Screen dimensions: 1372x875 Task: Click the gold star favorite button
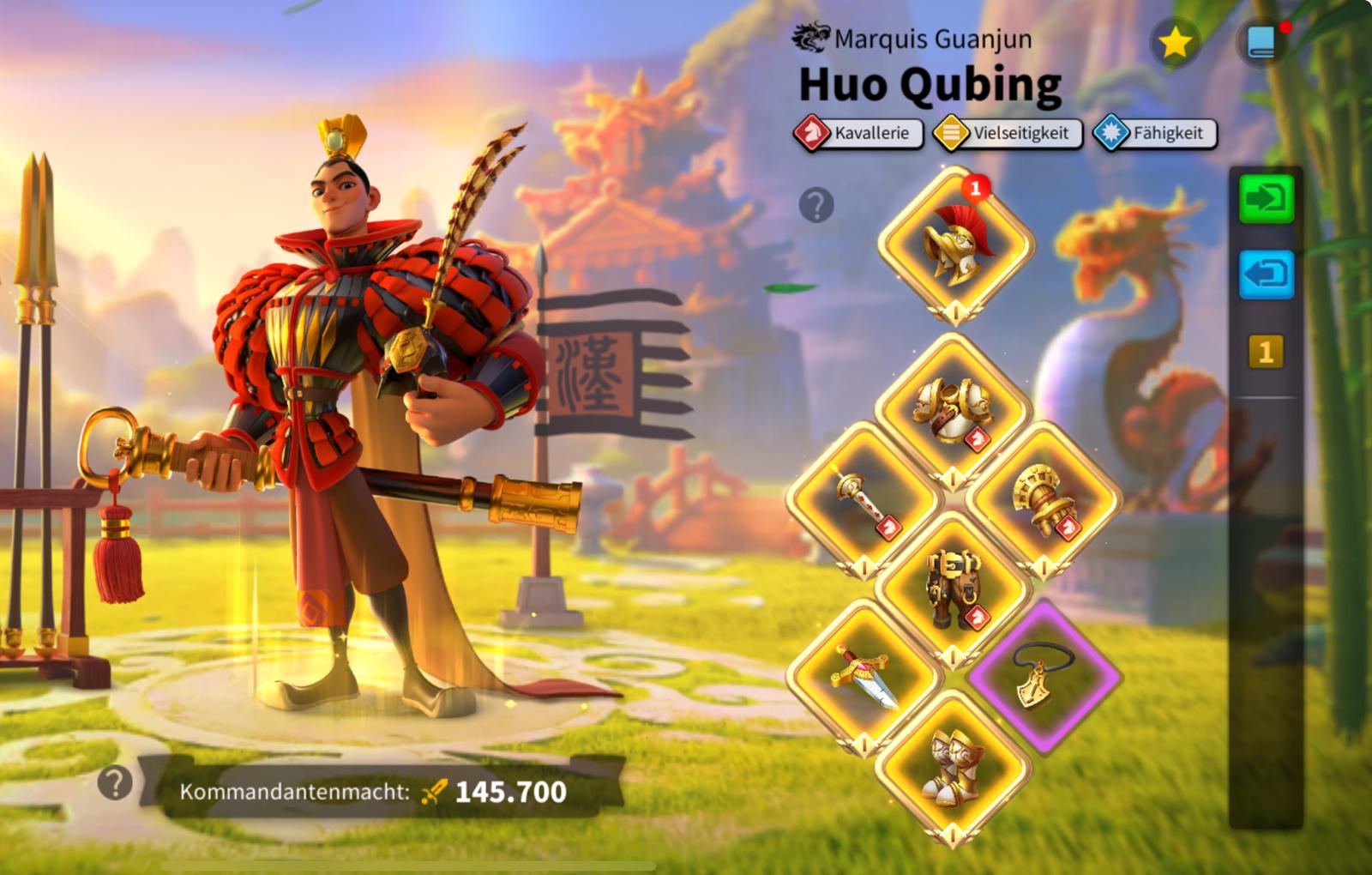point(1174,43)
